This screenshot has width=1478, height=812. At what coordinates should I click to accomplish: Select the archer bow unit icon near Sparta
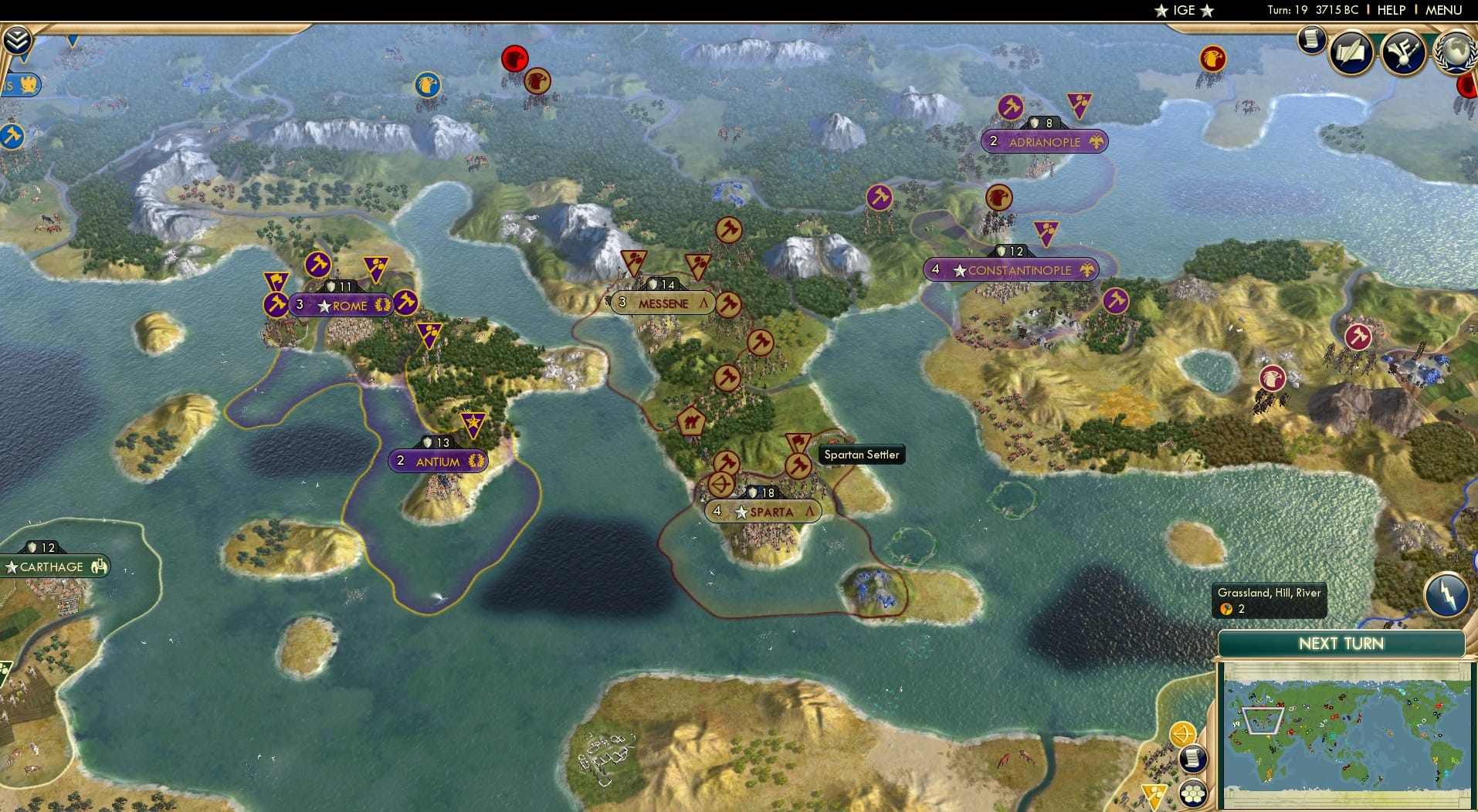point(722,486)
